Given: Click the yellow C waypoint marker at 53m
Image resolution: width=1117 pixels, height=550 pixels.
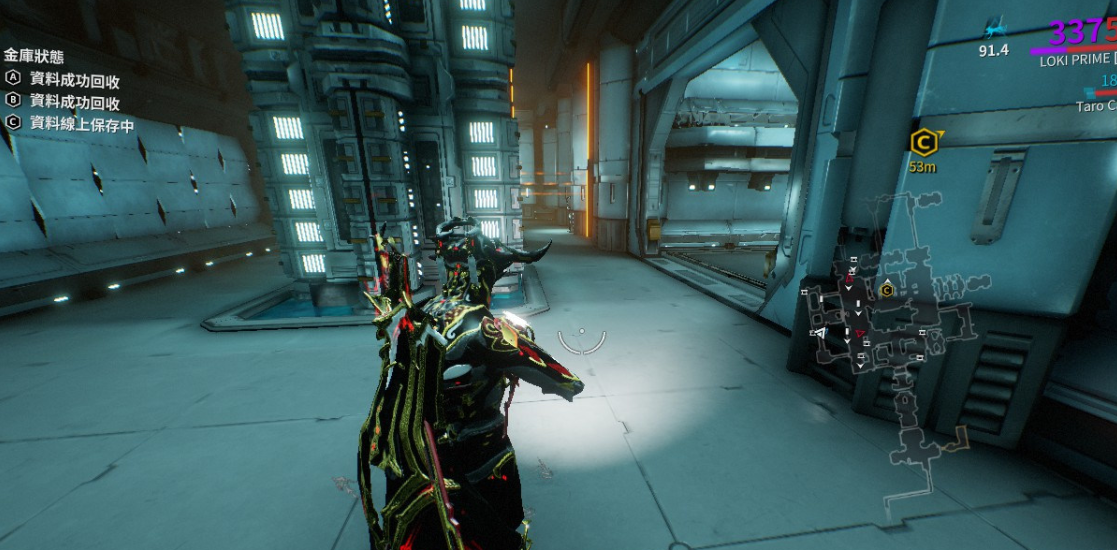Looking at the screenshot, I should (x=922, y=142).
